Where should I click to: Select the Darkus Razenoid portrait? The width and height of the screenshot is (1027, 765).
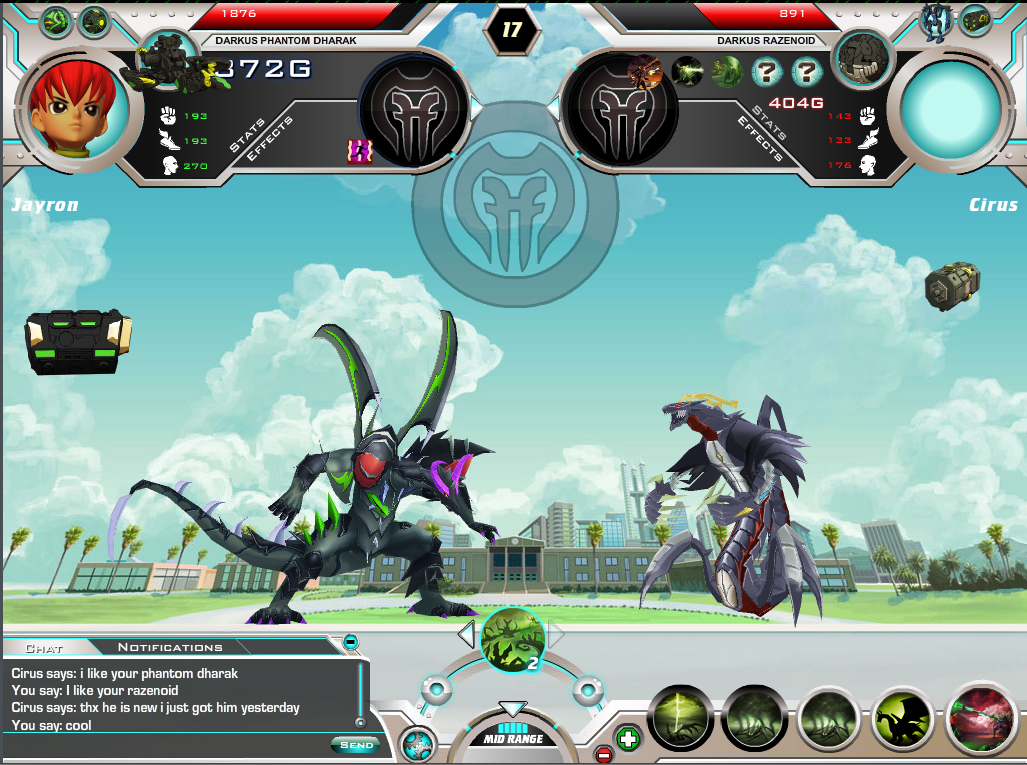point(862,57)
